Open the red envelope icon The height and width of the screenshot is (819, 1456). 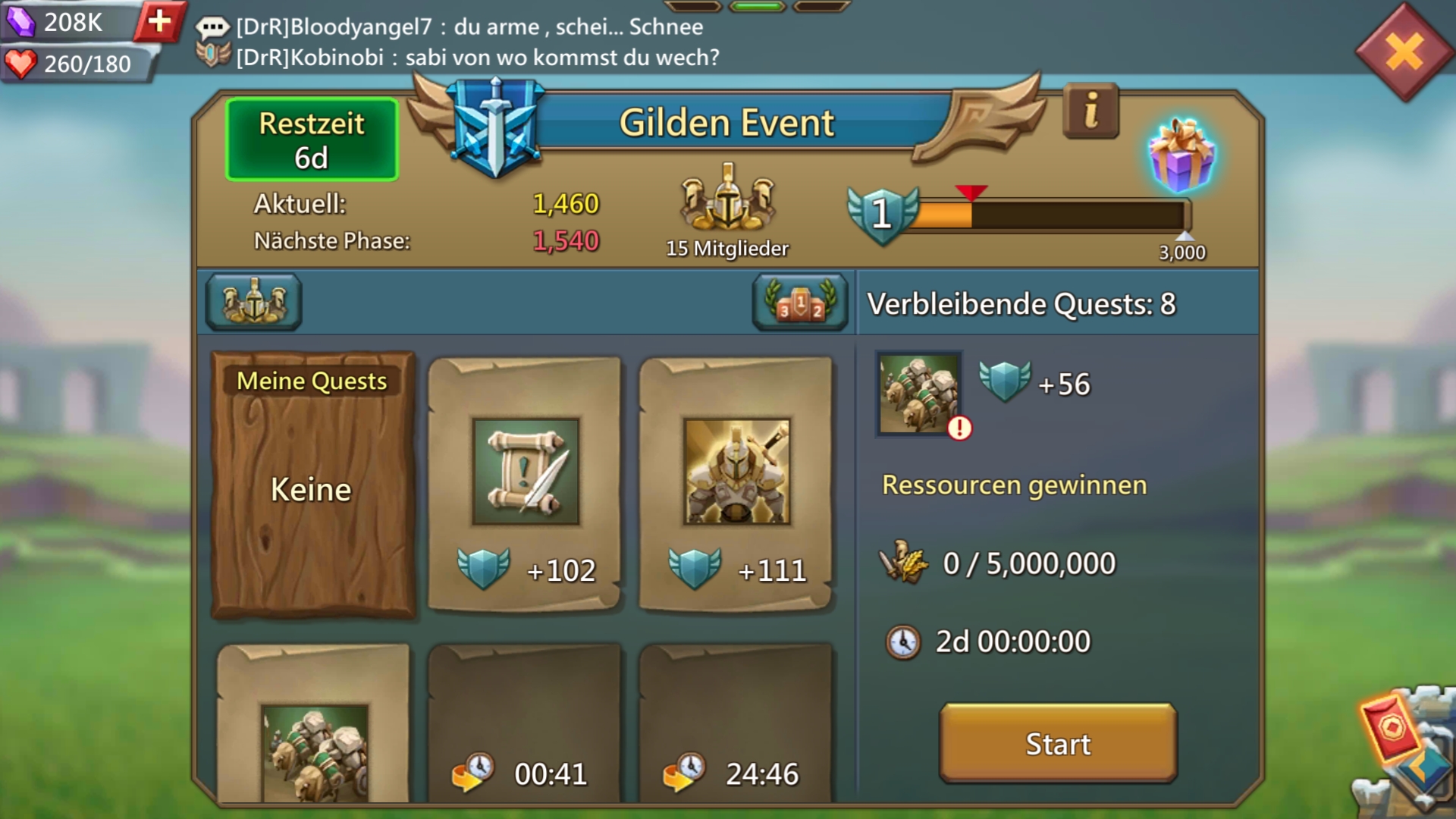(x=1391, y=728)
